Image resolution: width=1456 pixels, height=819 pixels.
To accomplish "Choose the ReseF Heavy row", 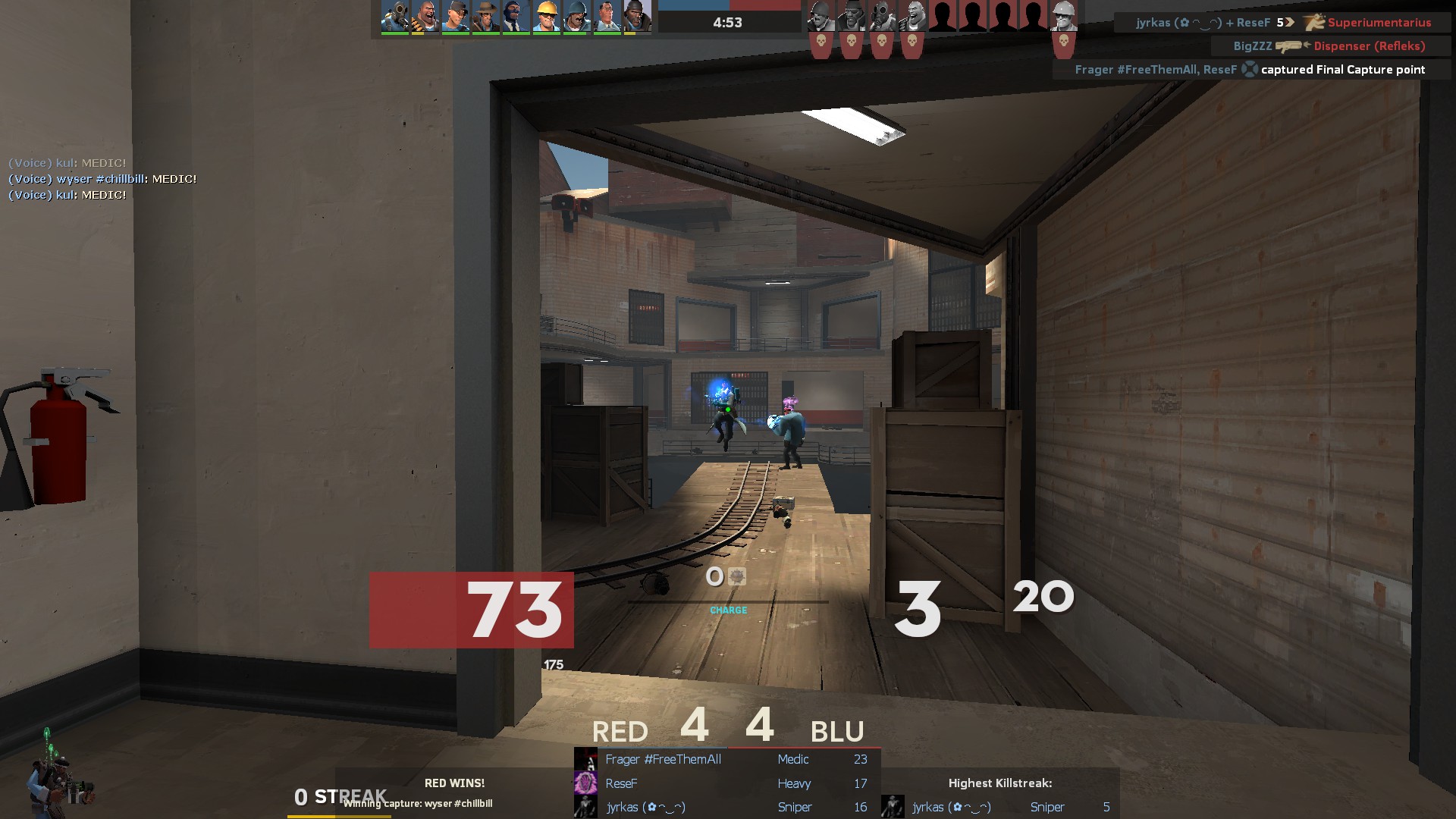I will pos(726,783).
